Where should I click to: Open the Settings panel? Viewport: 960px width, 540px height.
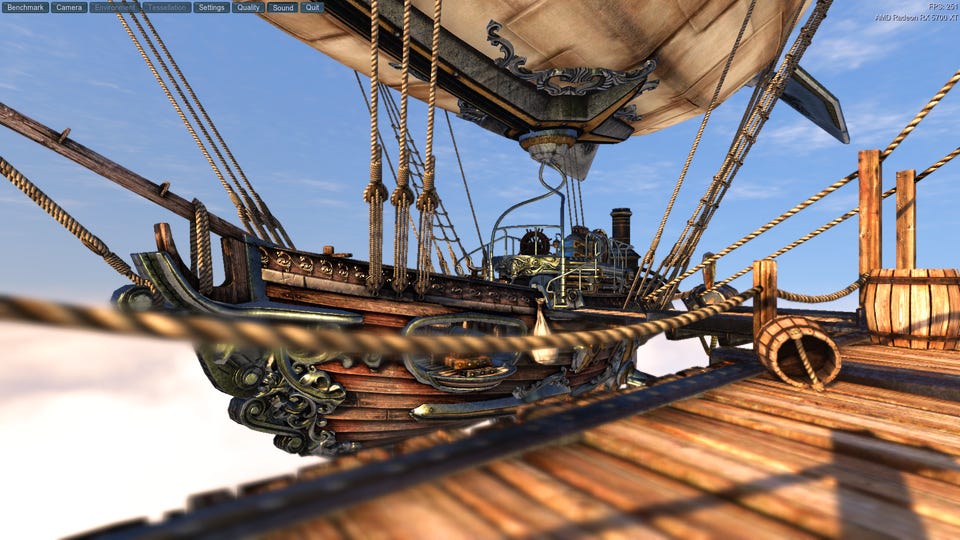pos(211,7)
